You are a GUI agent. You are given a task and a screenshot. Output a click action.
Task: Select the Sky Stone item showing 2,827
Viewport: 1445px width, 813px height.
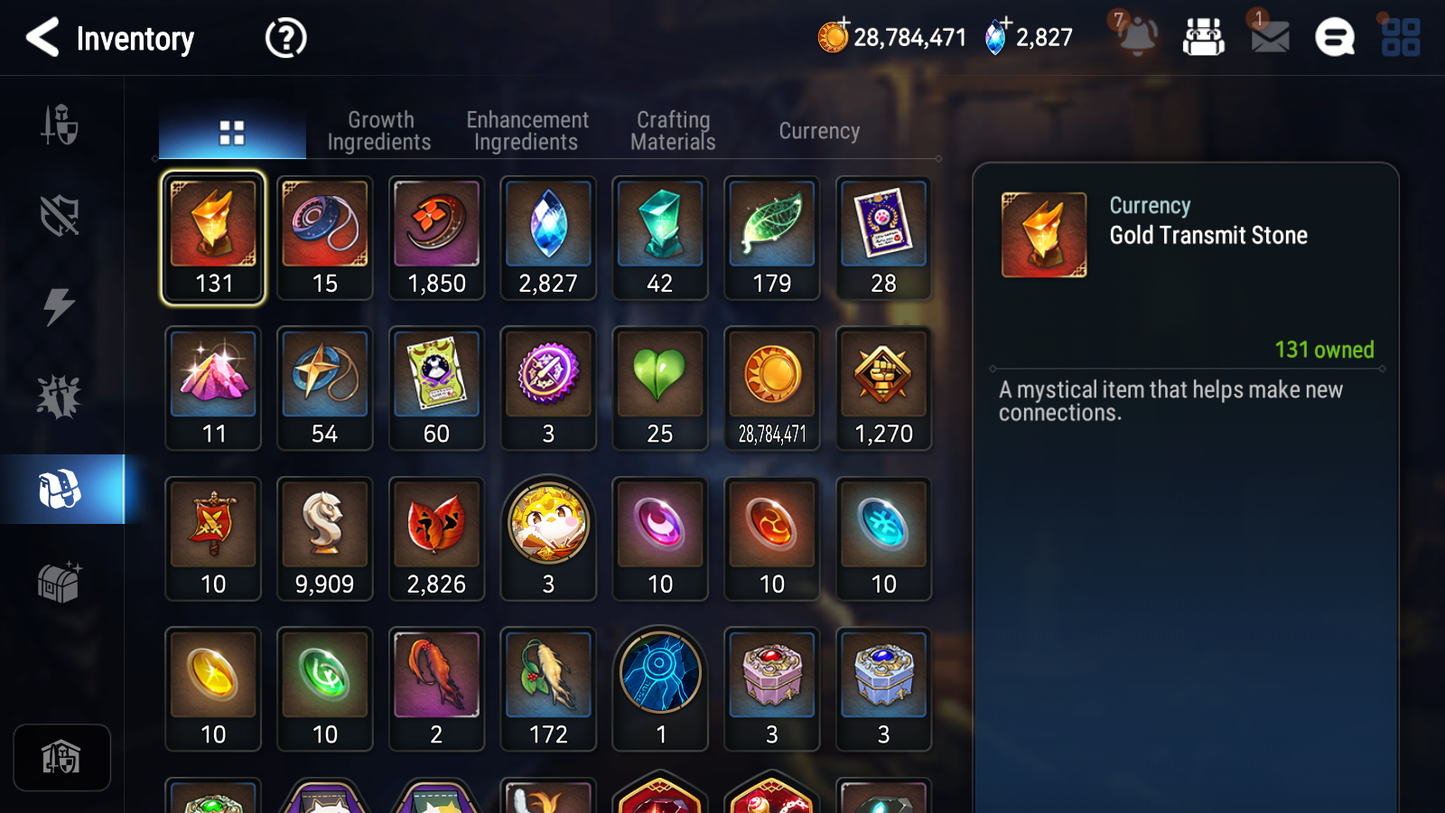548,238
